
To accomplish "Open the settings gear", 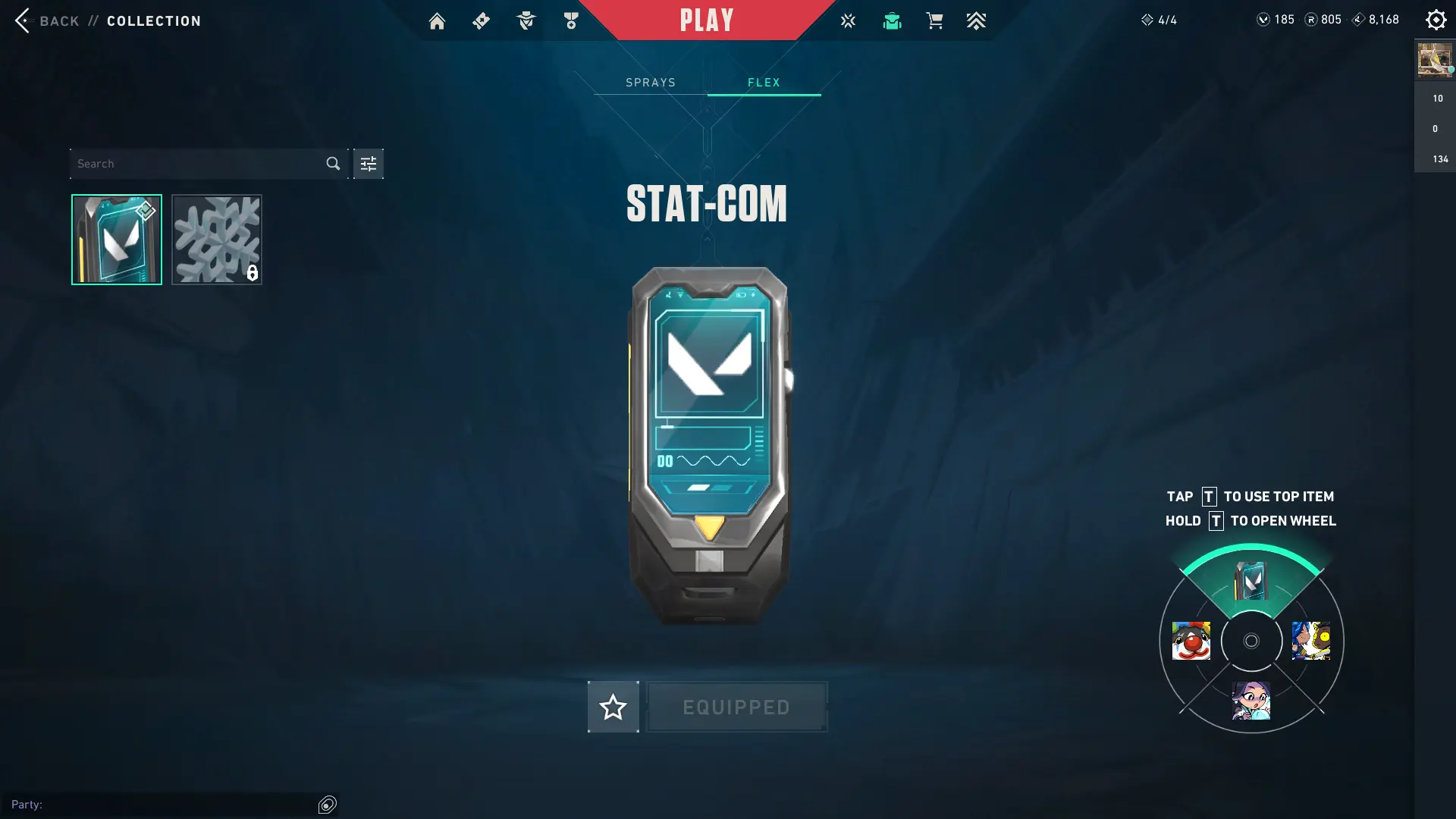I will coord(1436,20).
